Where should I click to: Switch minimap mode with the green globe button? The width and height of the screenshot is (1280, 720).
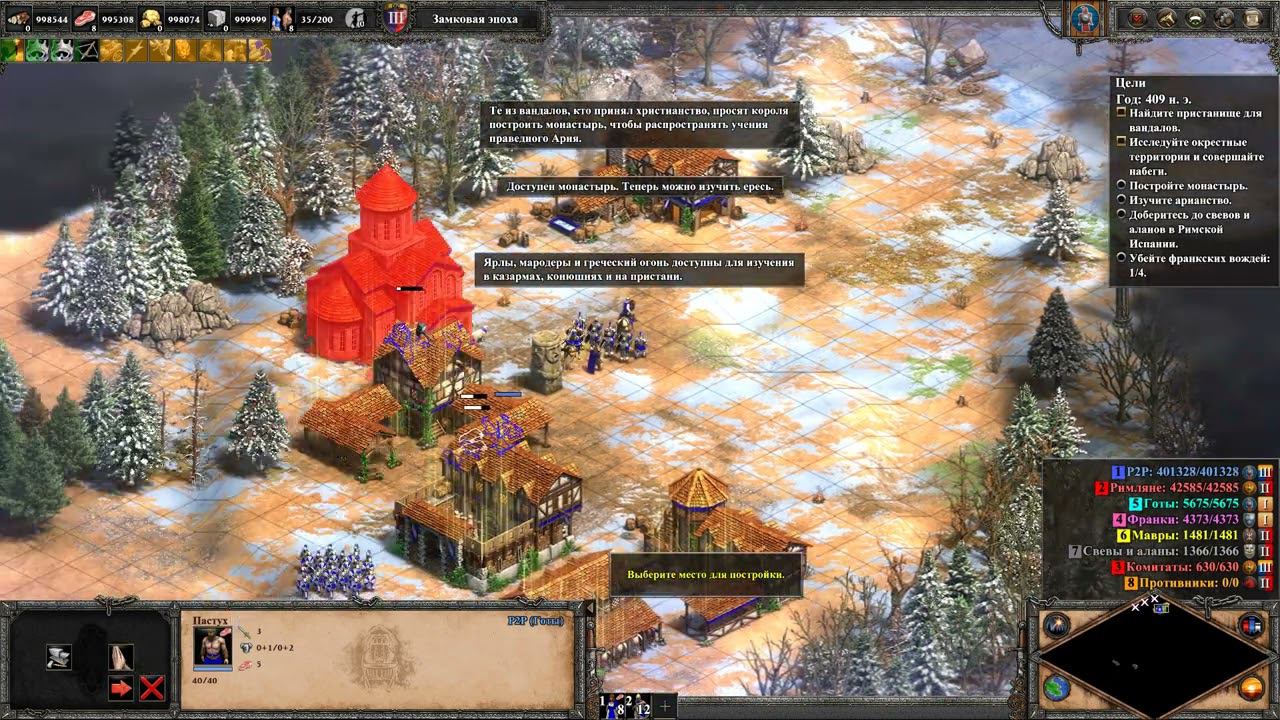[x=1057, y=688]
